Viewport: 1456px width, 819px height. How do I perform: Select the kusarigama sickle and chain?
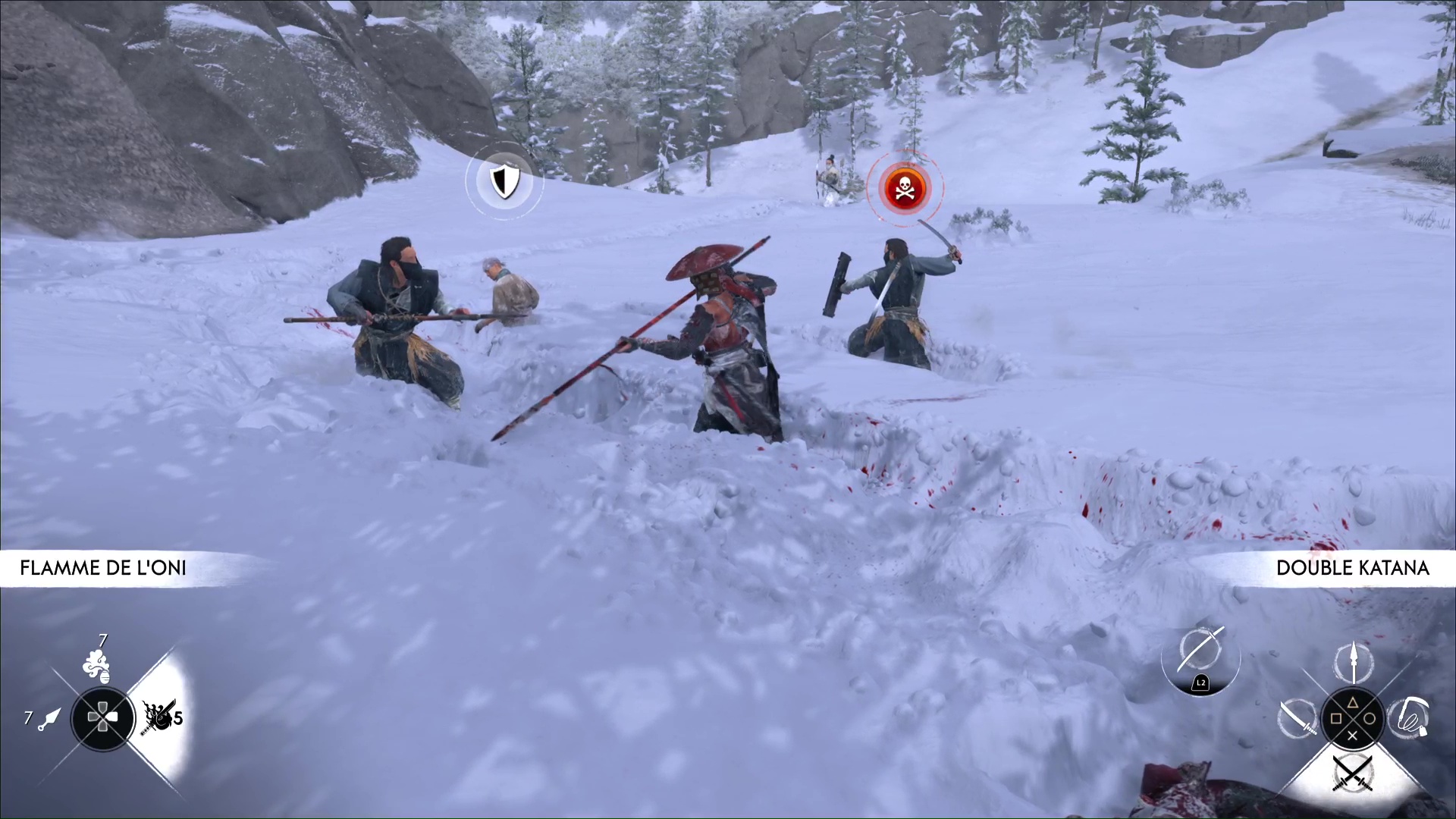coord(1409,717)
